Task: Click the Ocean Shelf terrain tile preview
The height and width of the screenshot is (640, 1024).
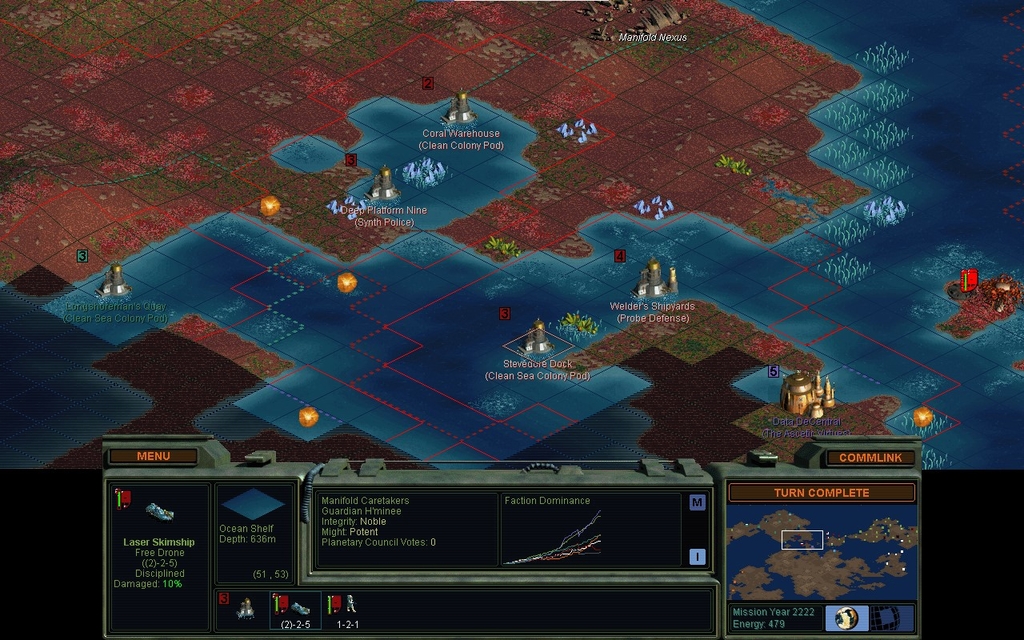Action: pyautogui.click(x=253, y=504)
